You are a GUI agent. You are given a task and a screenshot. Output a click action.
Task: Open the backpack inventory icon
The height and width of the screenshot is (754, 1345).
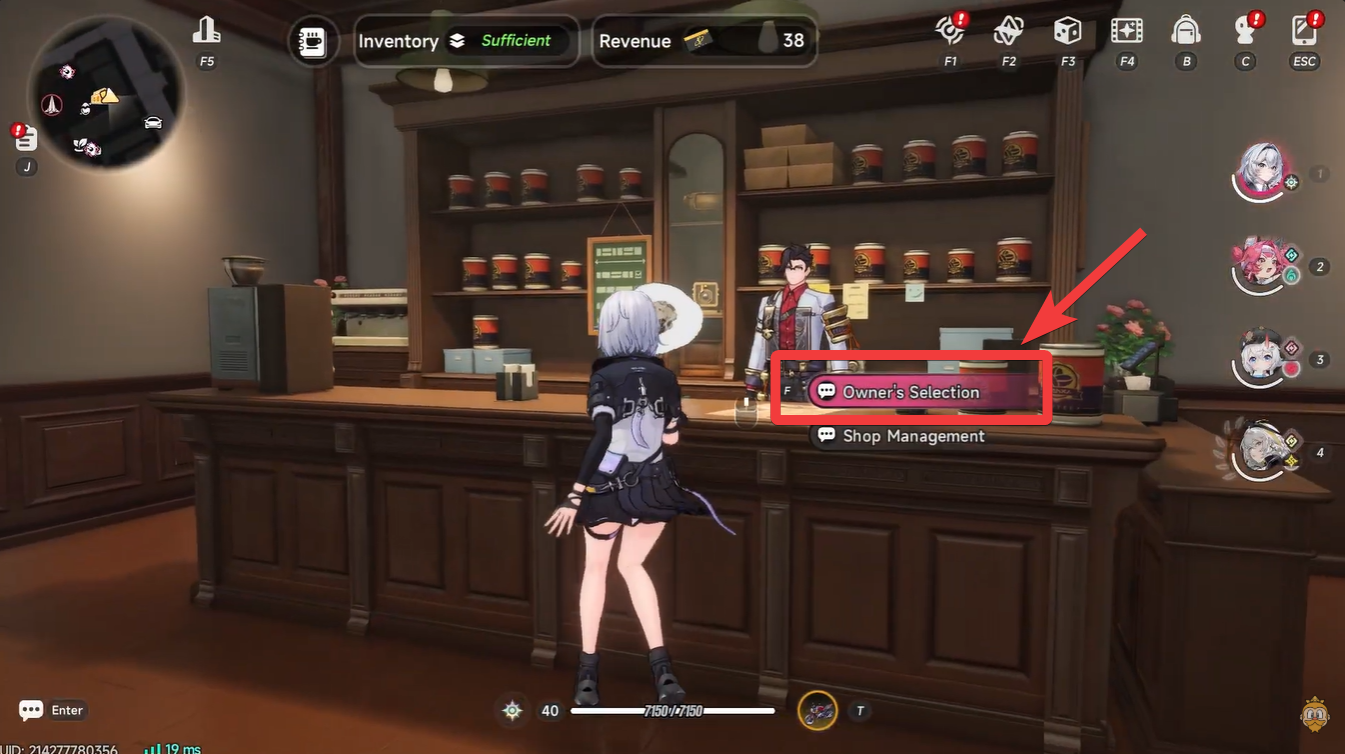pos(1186,33)
